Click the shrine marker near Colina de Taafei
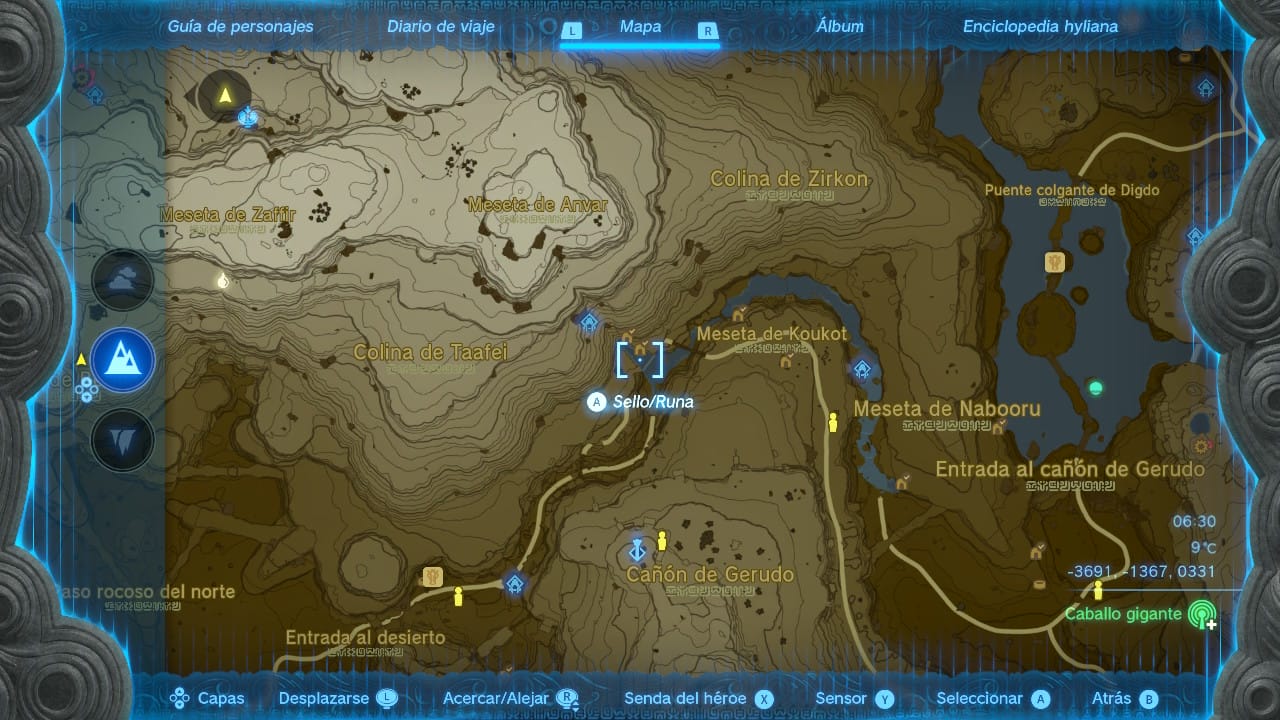 click(589, 322)
